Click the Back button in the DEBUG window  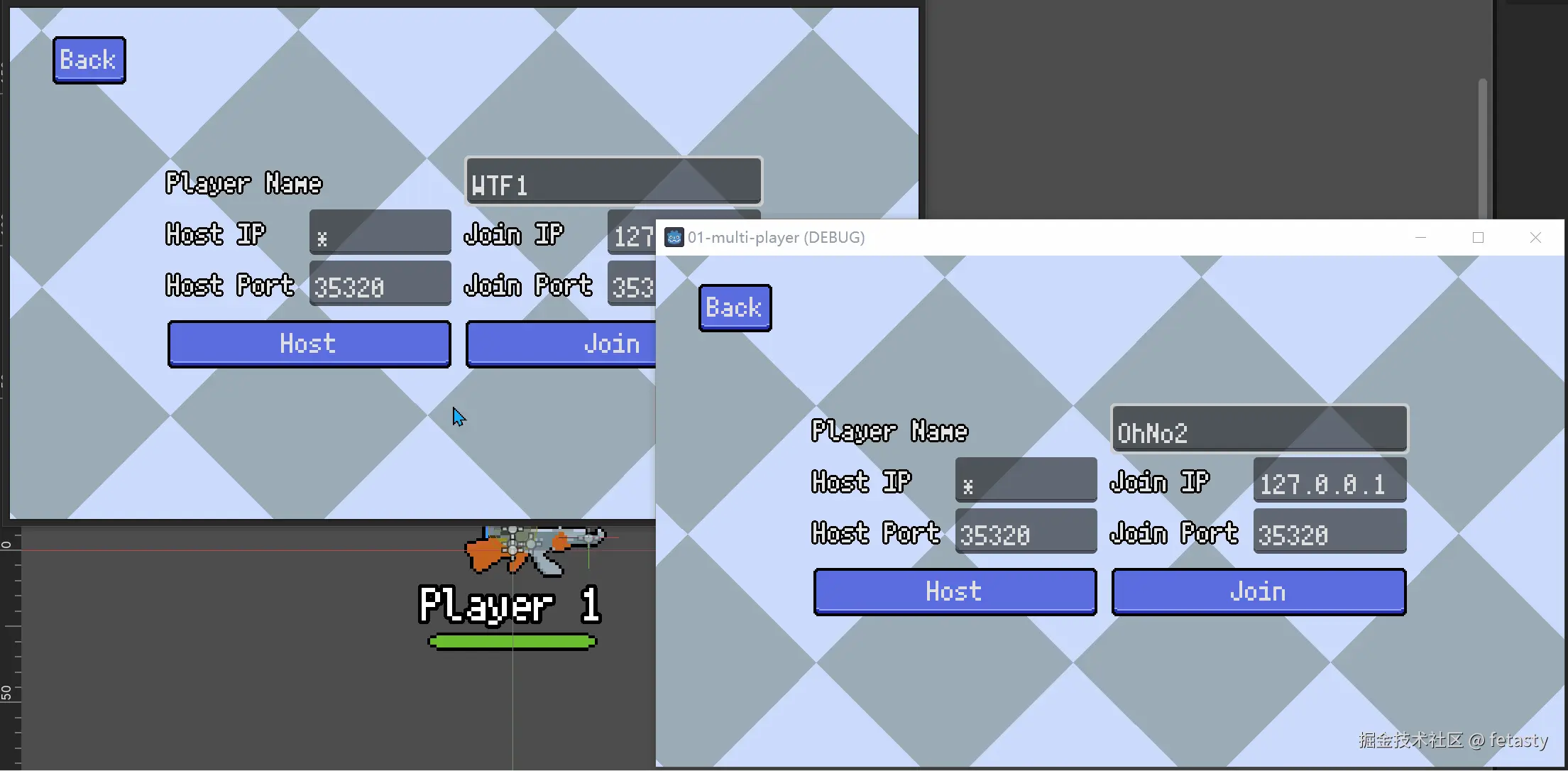click(x=735, y=307)
